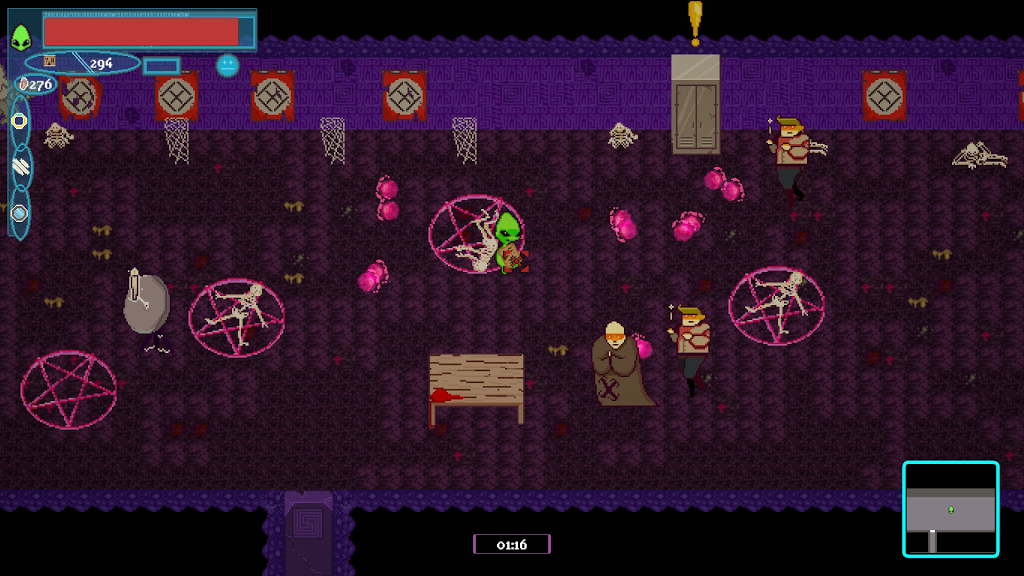Viewport: 1024px width, 576px height.
Task: Click the empty teal box beside ammo
Action: (x=161, y=66)
